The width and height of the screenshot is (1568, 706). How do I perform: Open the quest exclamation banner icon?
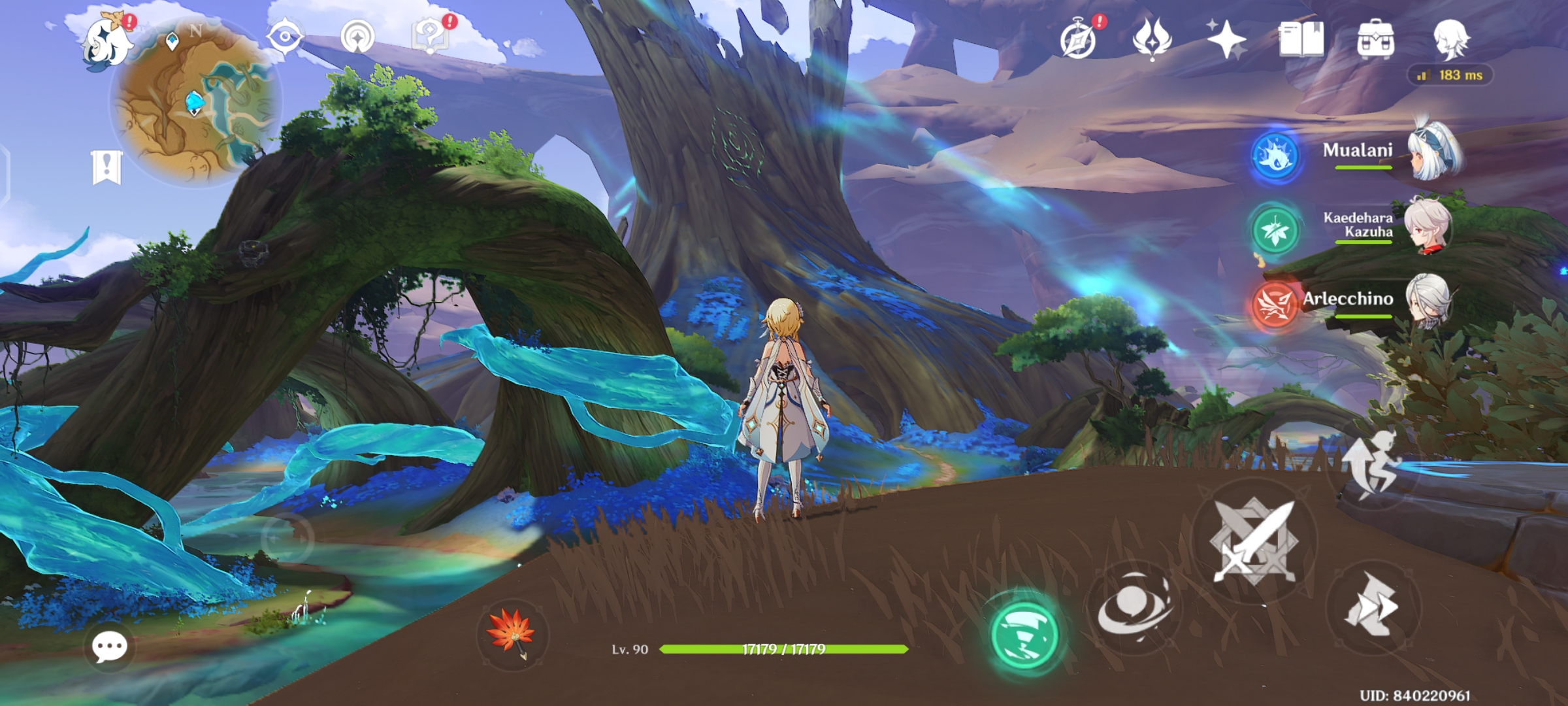tap(107, 167)
